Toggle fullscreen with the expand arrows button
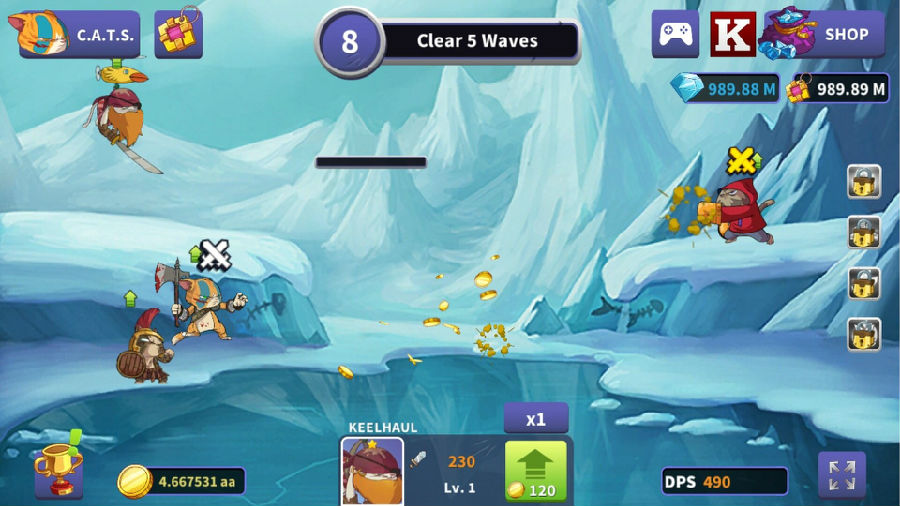 (841, 475)
